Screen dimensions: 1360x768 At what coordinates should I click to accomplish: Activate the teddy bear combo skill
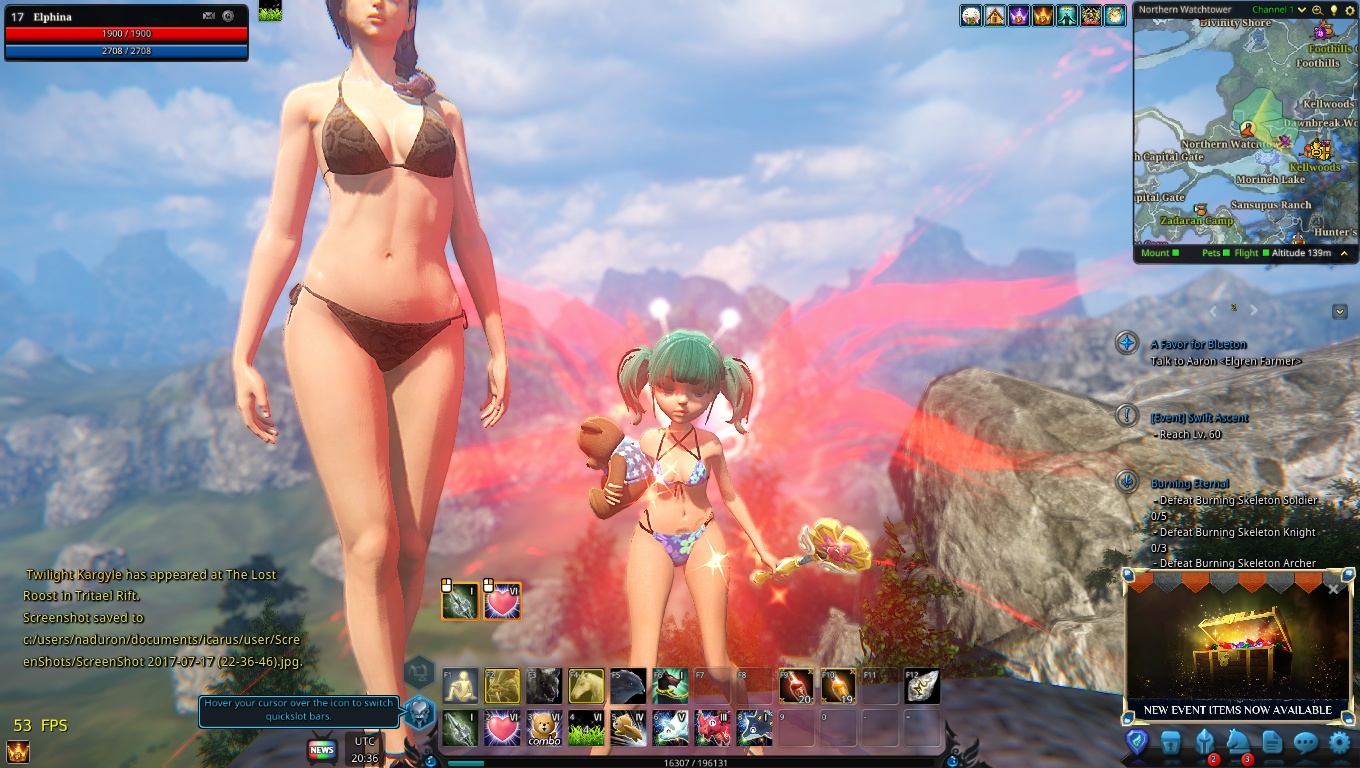544,728
